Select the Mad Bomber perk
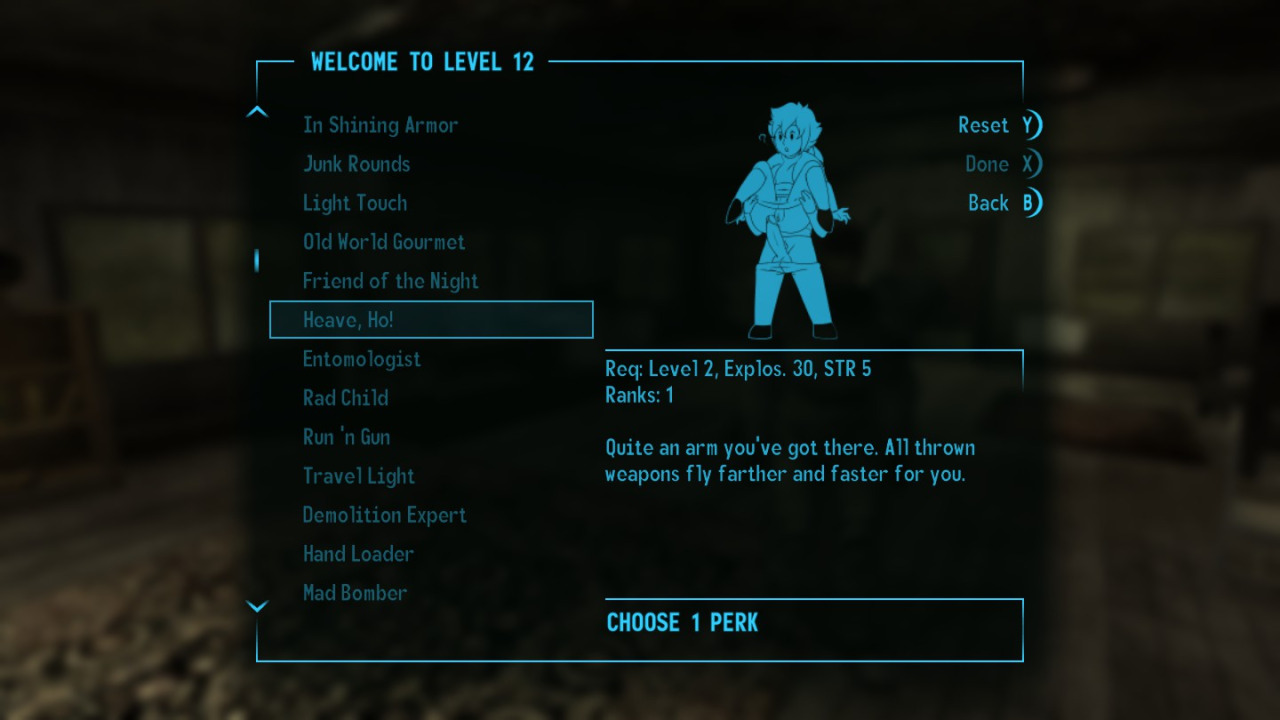The image size is (1280, 720). tap(354, 593)
